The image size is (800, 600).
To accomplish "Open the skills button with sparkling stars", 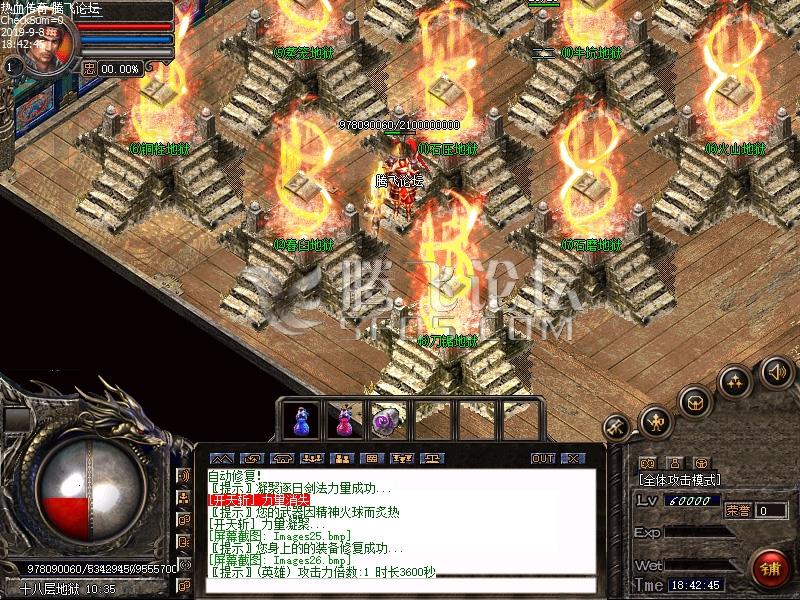I will (x=735, y=381).
